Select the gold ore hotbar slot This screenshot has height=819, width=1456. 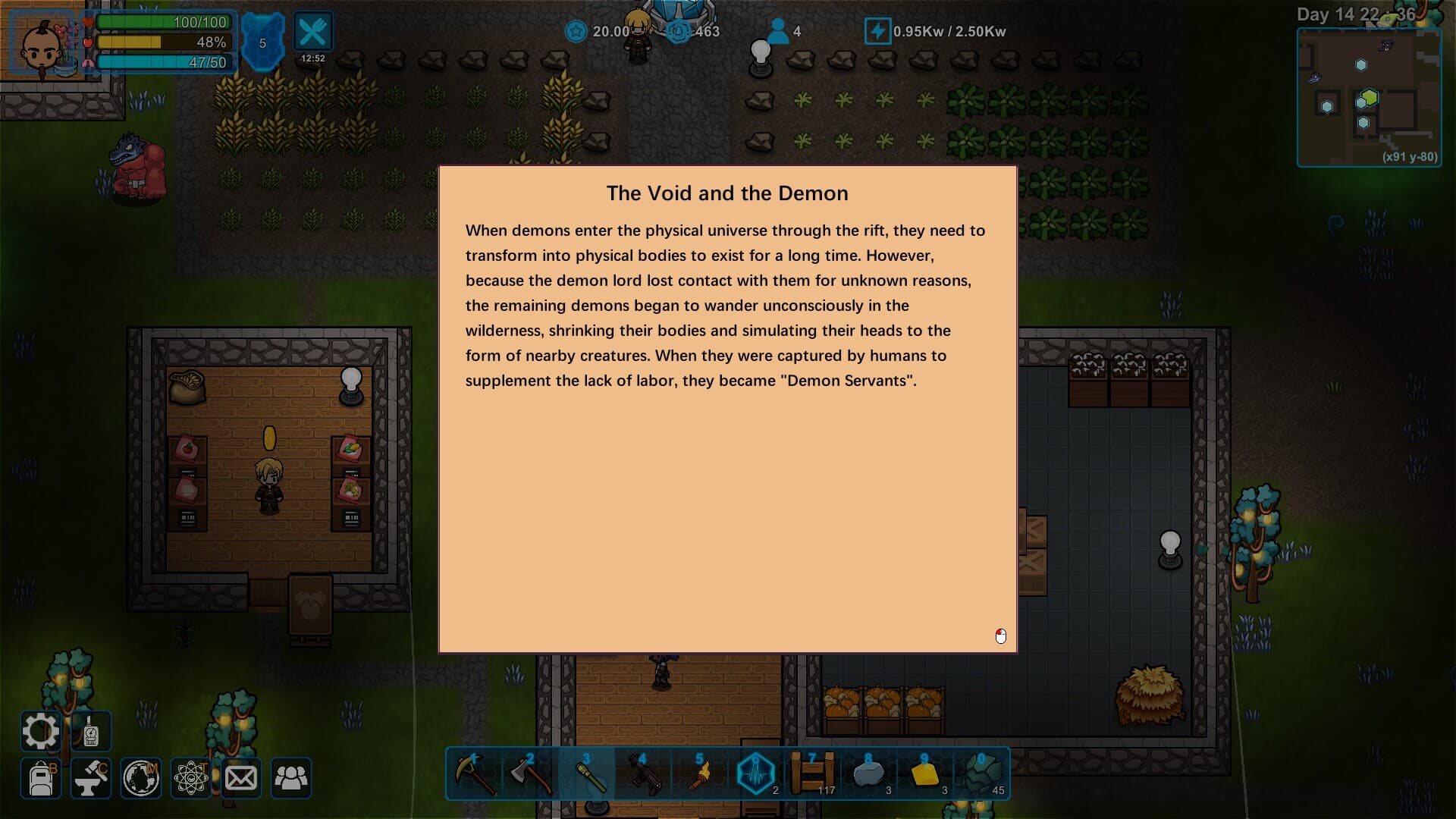924,773
